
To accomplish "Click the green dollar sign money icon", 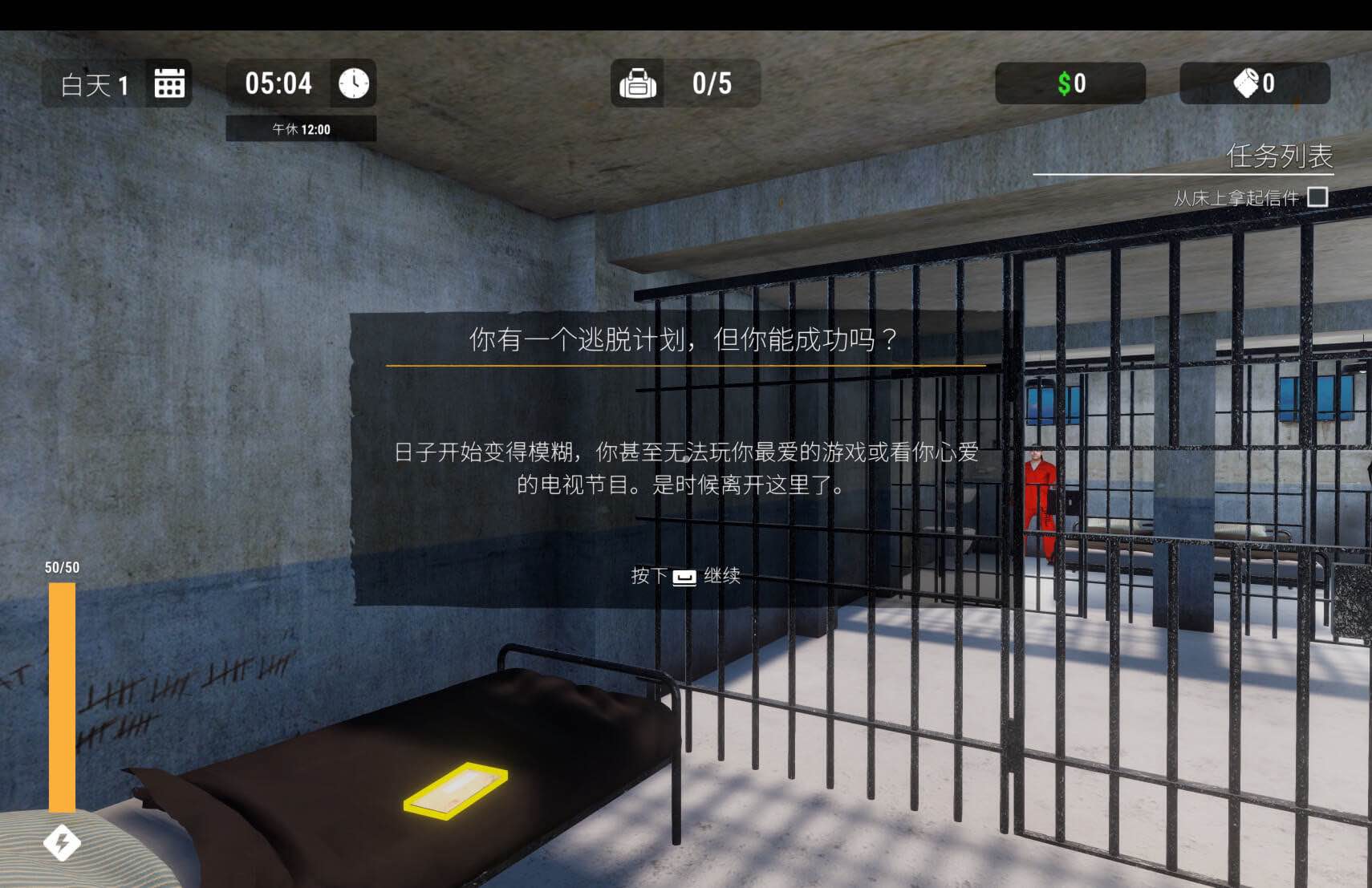I will tap(1065, 83).
